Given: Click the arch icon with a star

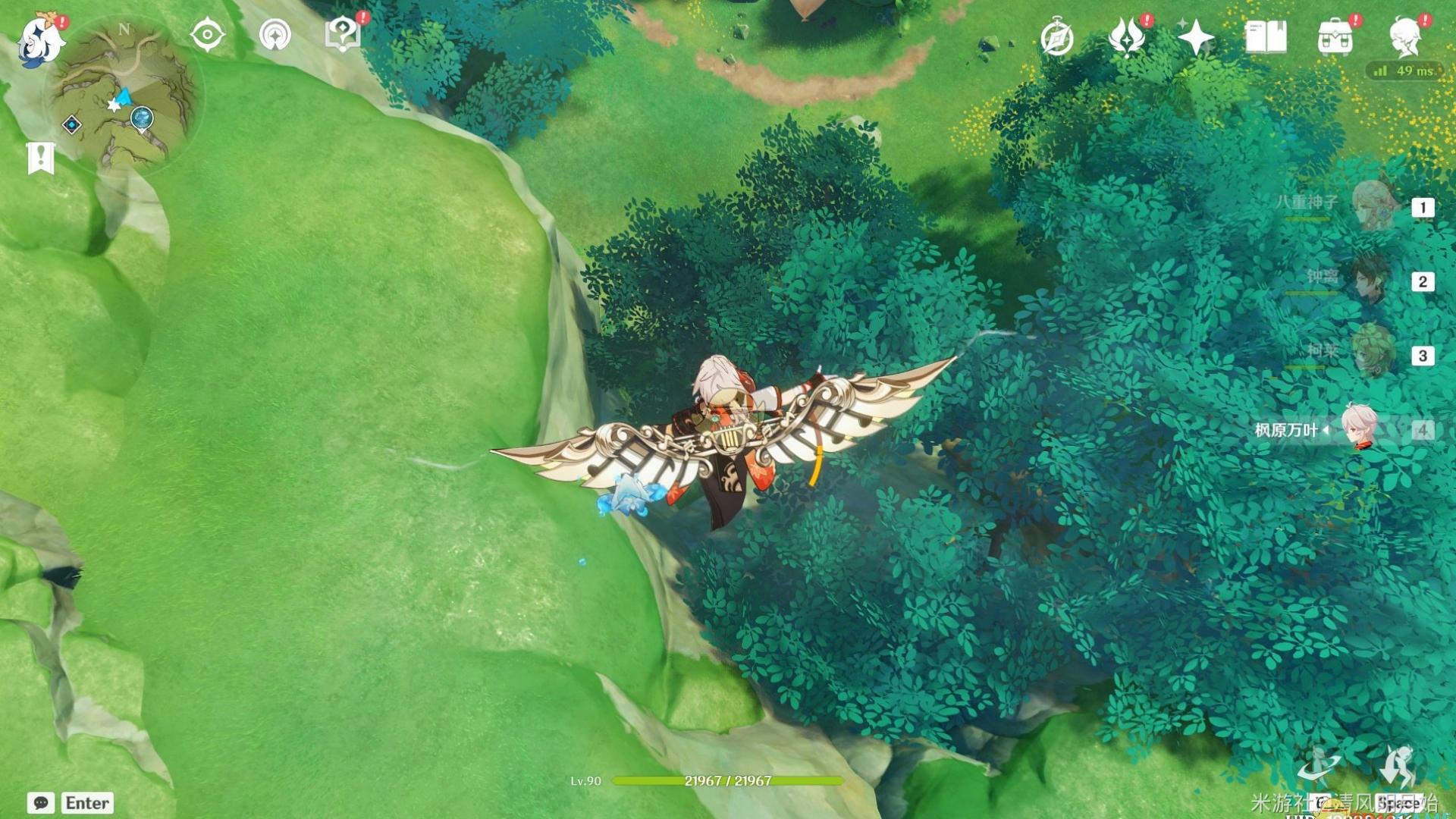Looking at the screenshot, I should (275, 36).
